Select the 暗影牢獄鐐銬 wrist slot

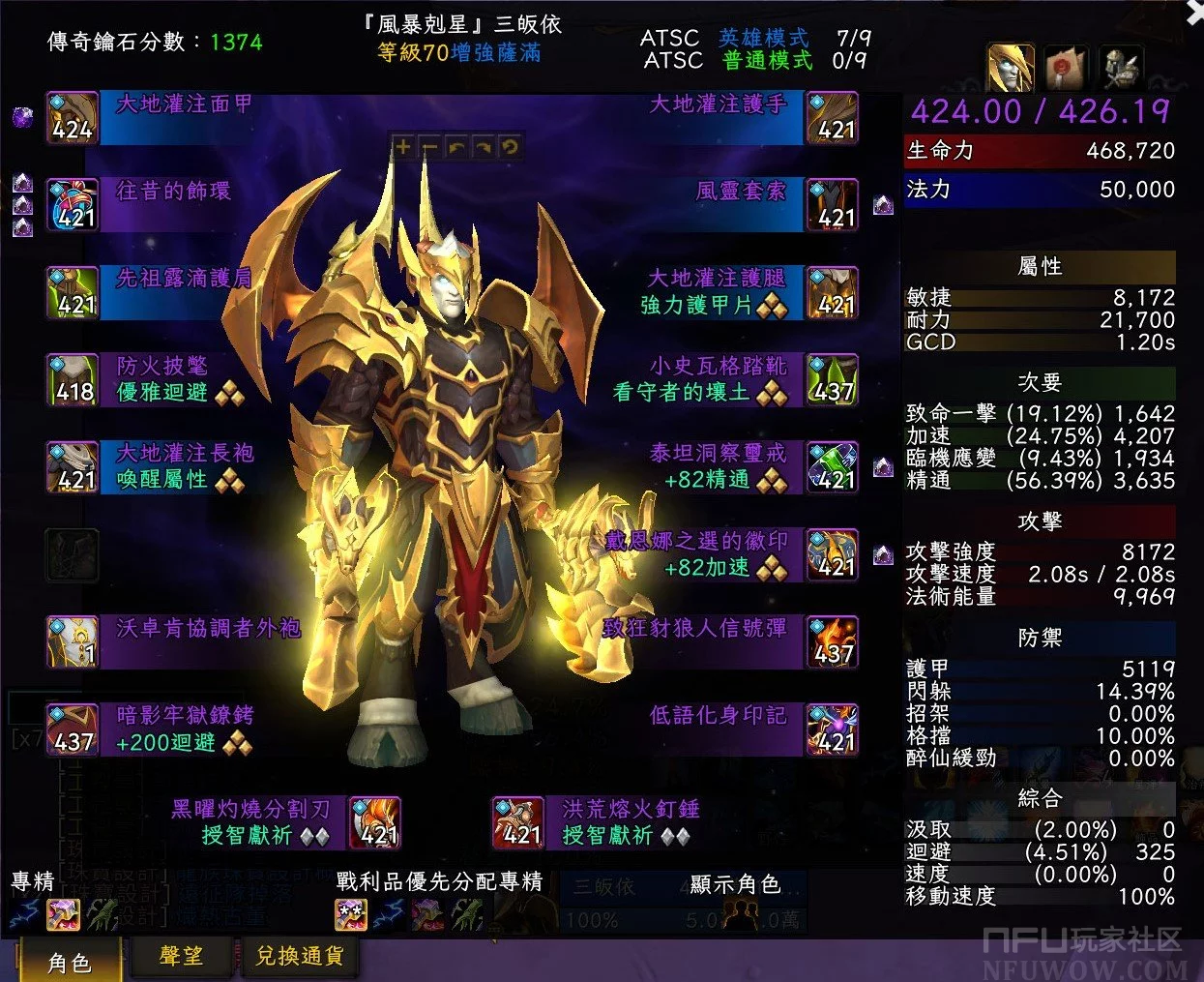[x=73, y=730]
